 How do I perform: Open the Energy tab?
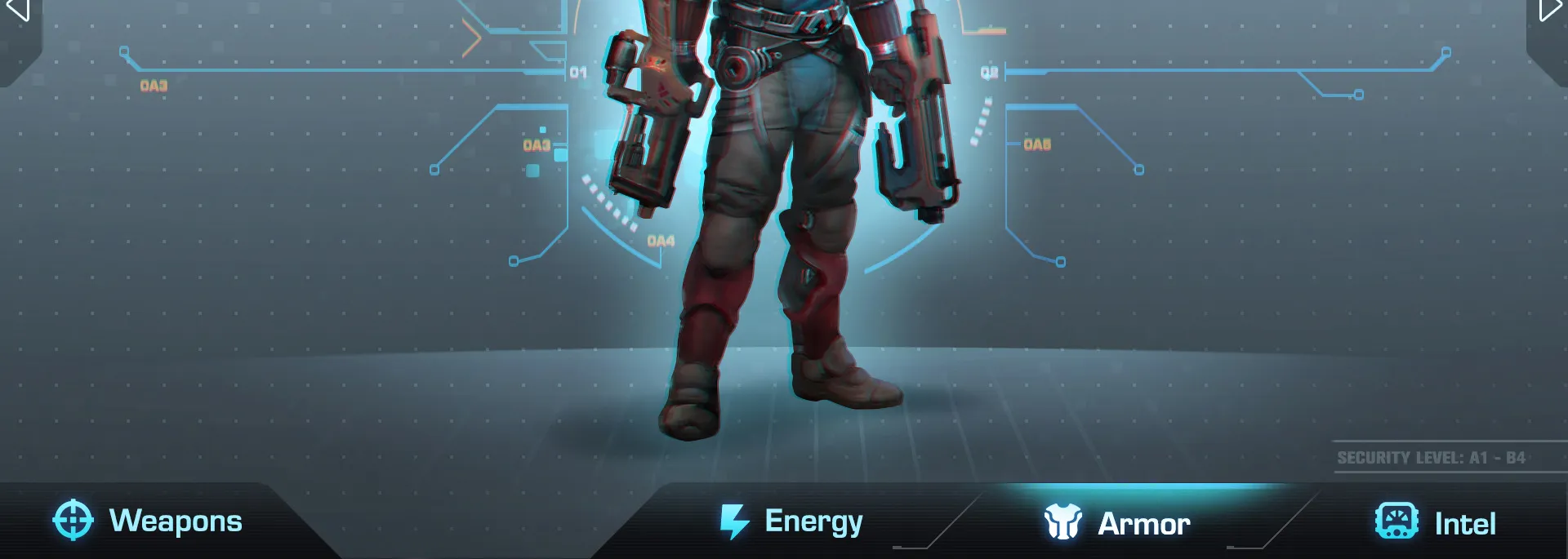[791, 522]
